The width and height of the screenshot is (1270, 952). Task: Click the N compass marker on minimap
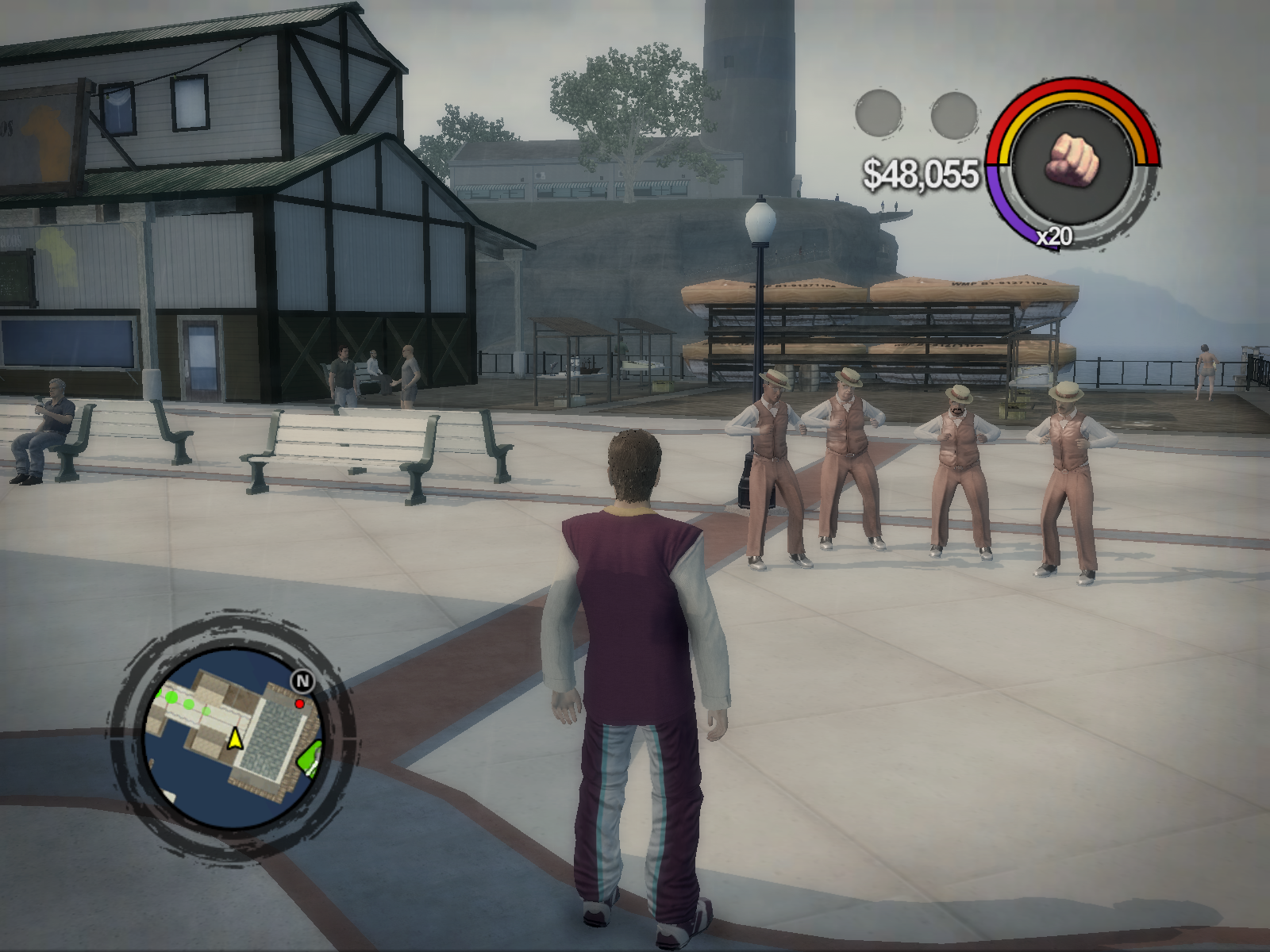tap(302, 681)
